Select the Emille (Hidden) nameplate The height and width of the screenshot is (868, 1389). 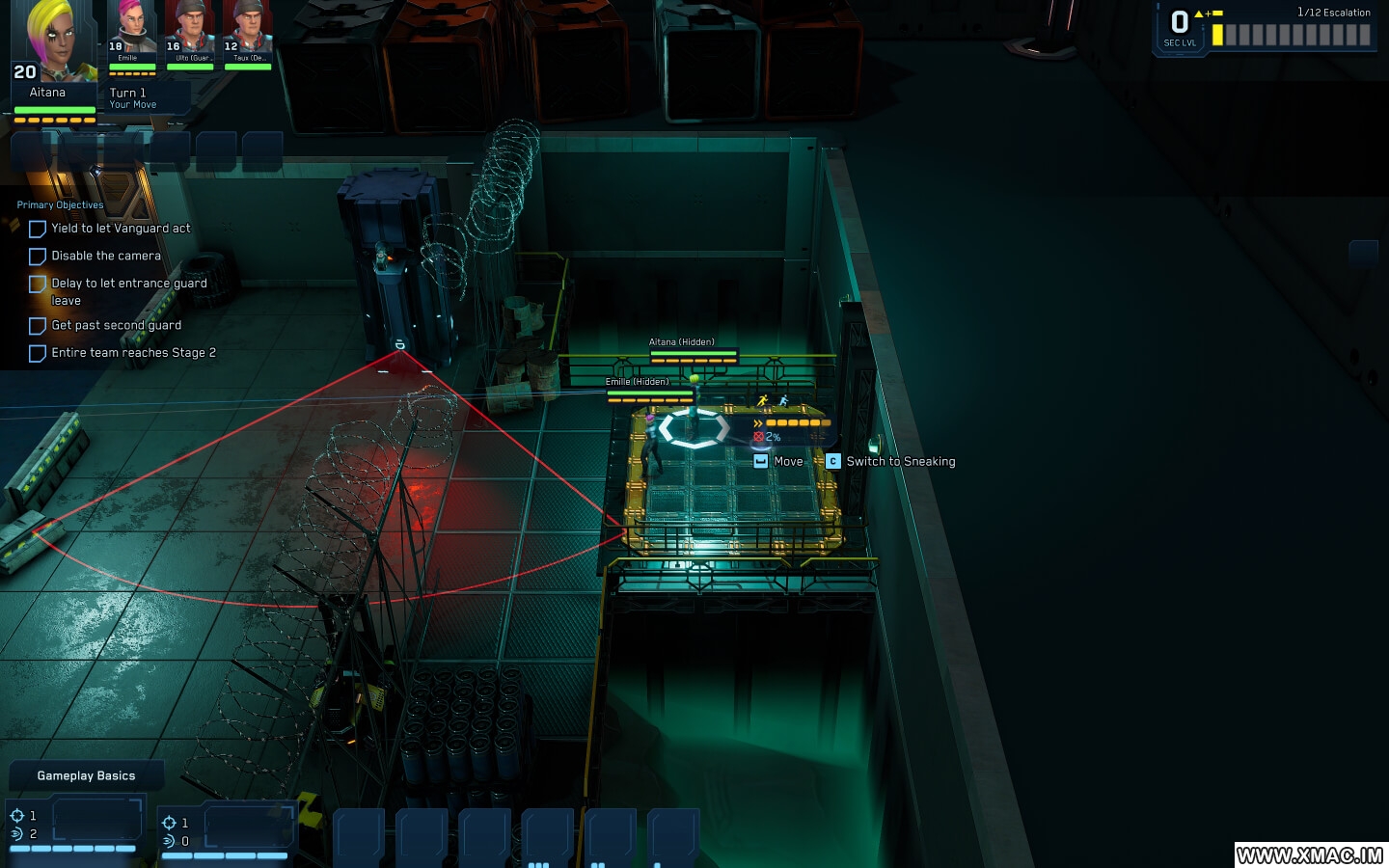click(636, 381)
